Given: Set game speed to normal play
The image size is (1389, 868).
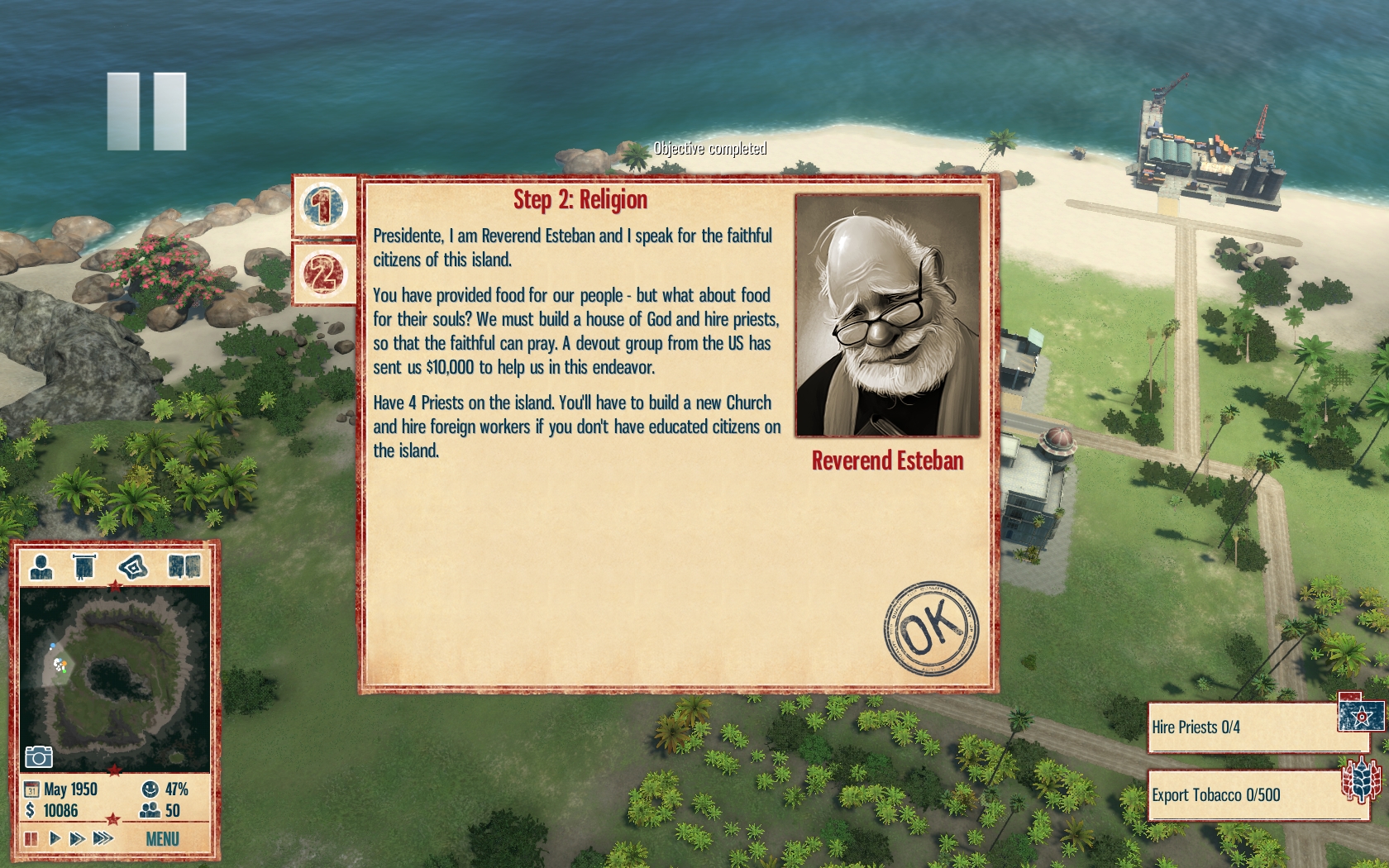Looking at the screenshot, I should click(x=55, y=838).
